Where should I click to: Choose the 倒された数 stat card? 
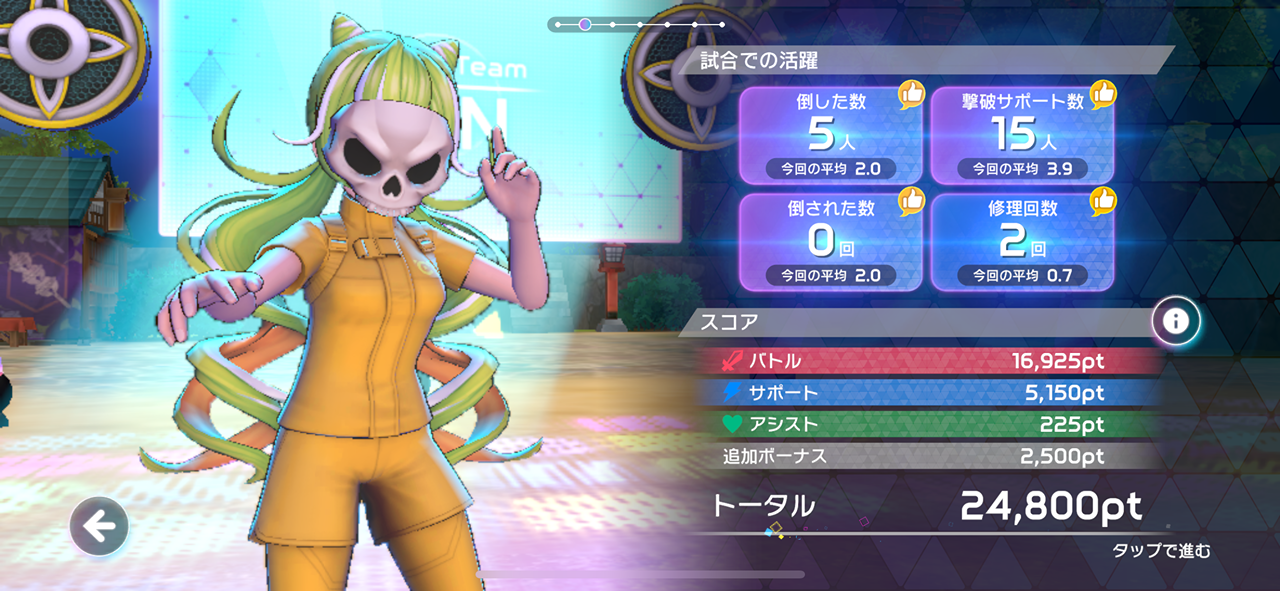tap(830, 242)
